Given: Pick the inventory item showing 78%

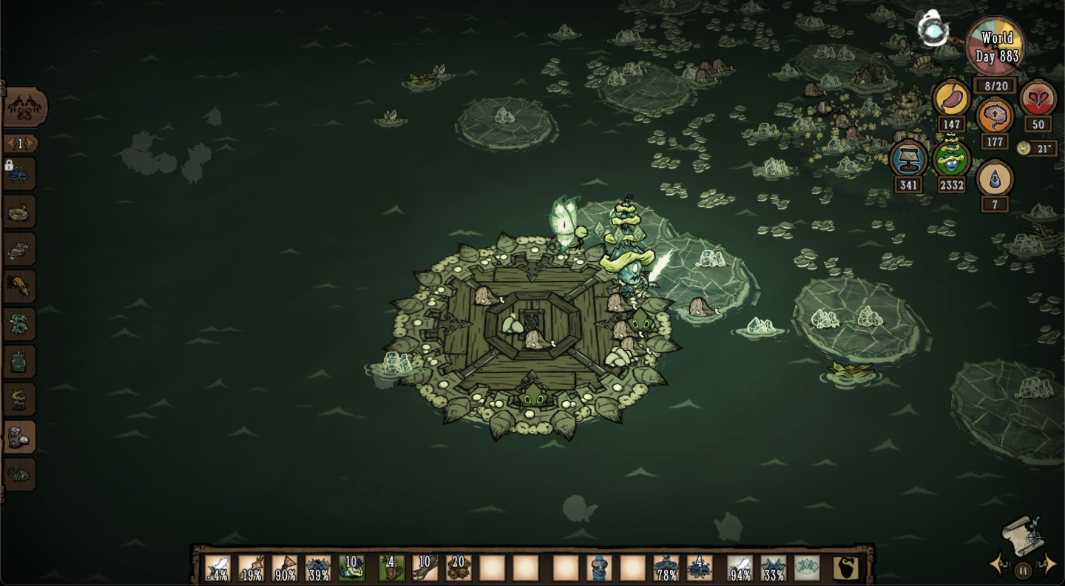Looking at the screenshot, I should [666, 568].
